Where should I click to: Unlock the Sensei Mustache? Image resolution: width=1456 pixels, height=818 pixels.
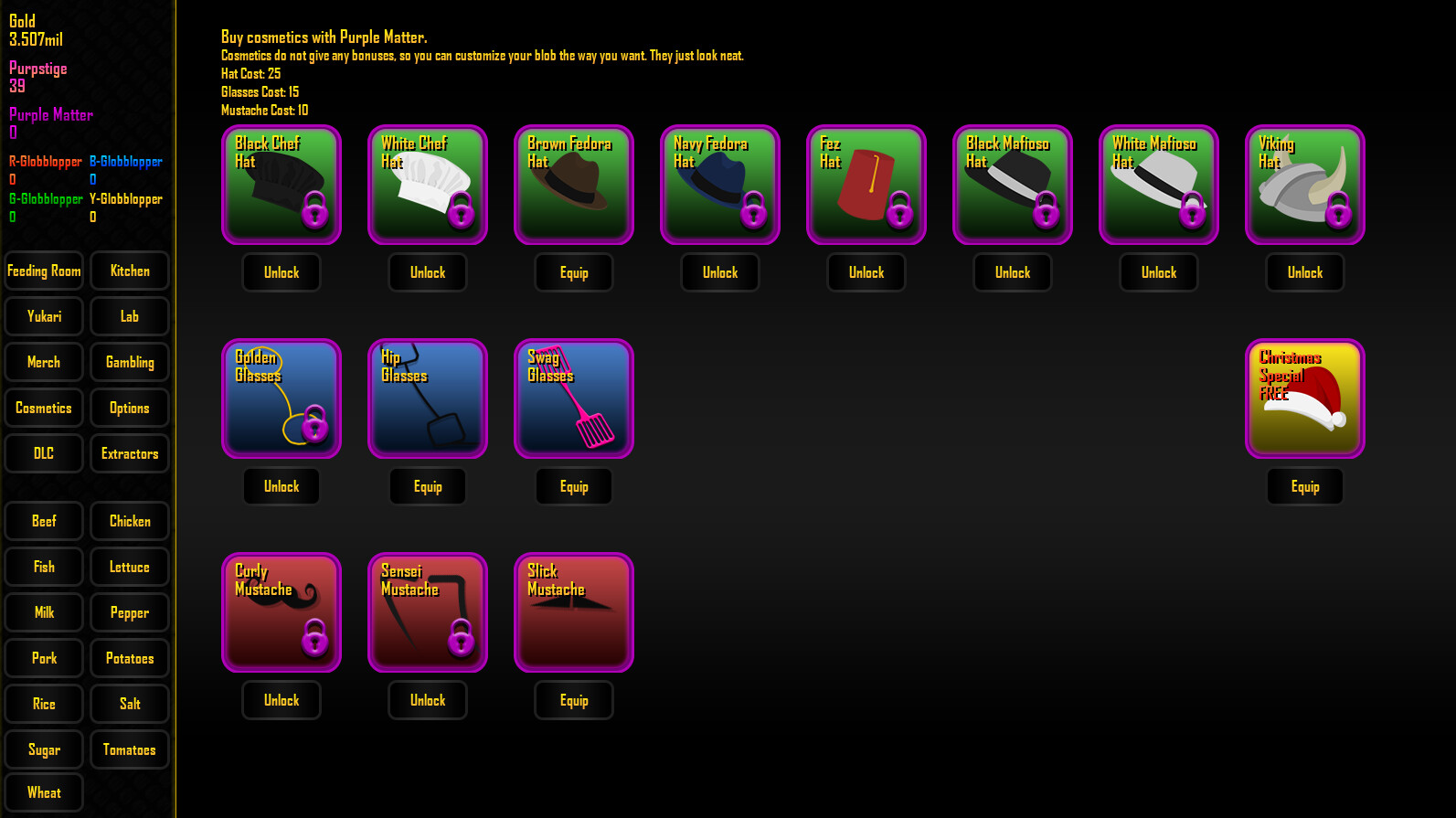coord(427,699)
